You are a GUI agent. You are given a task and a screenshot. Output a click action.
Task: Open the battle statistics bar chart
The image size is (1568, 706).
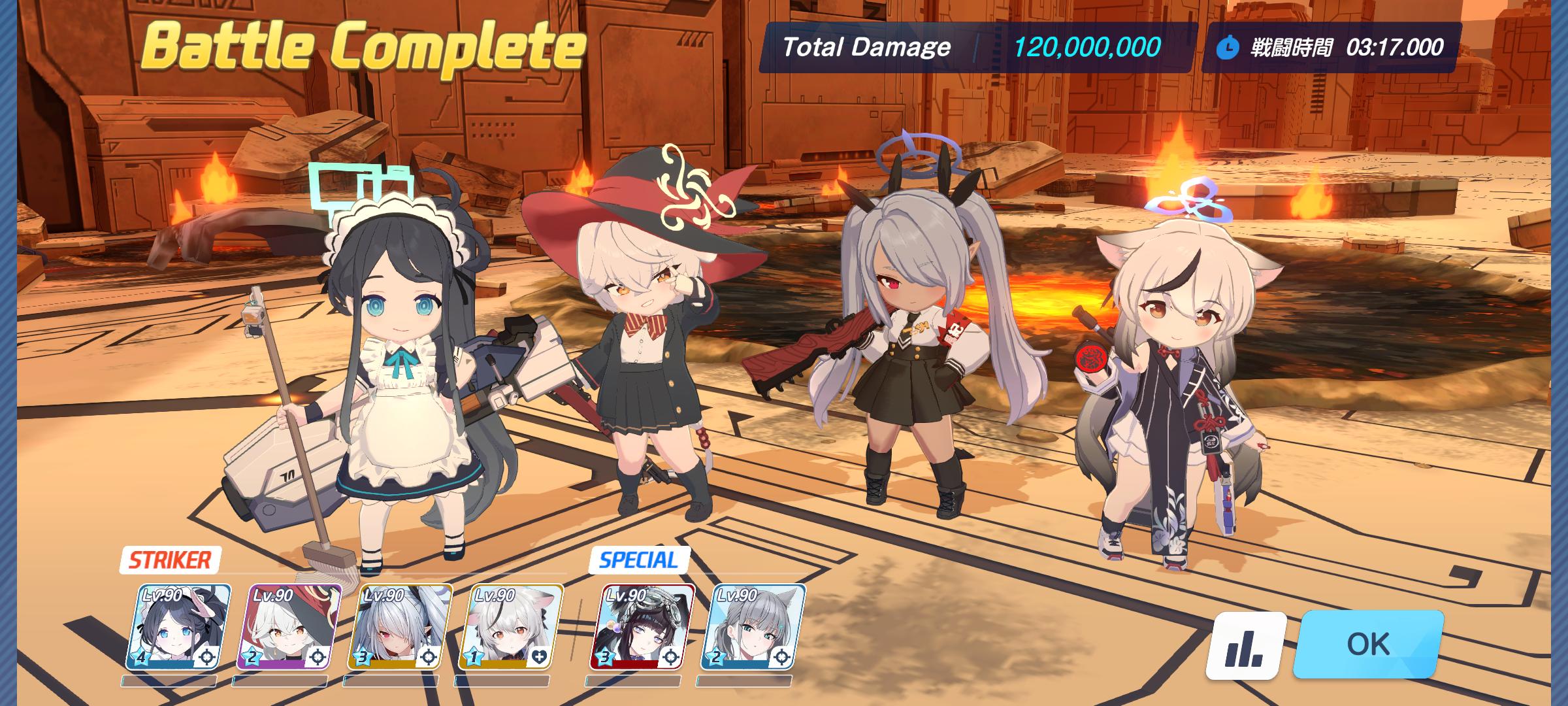click(1245, 646)
